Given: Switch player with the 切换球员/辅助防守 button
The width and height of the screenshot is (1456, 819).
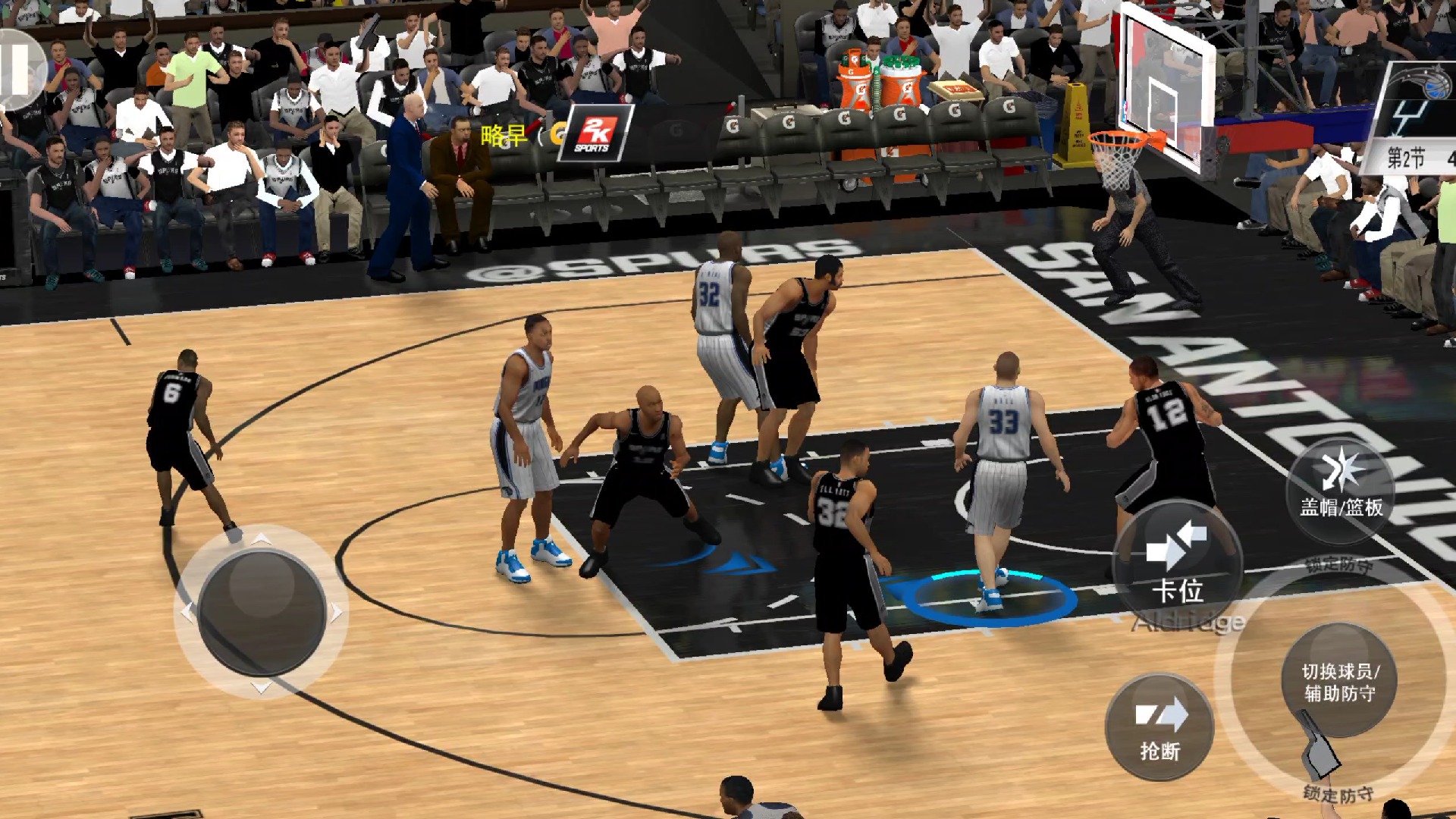Looking at the screenshot, I should coord(1339,680).
